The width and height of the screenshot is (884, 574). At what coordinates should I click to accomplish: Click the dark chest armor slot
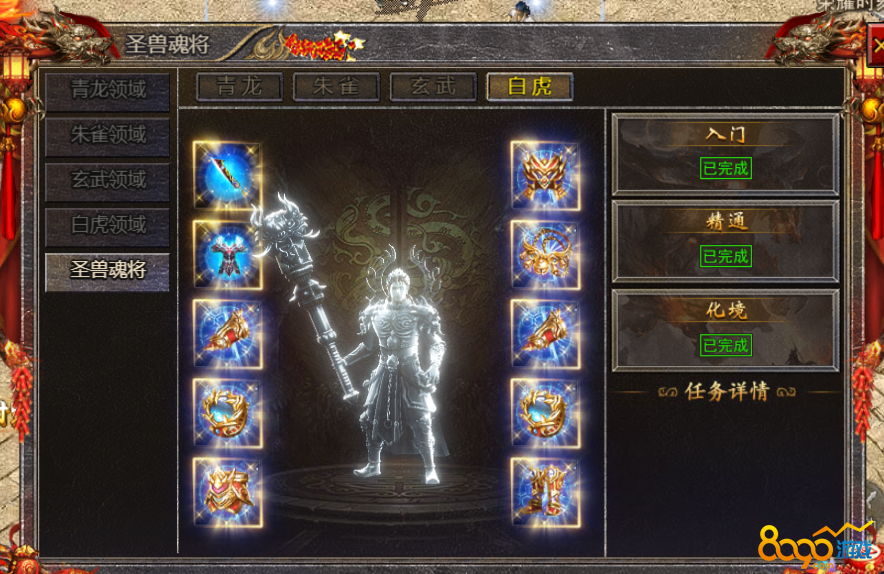pos(227,254)
